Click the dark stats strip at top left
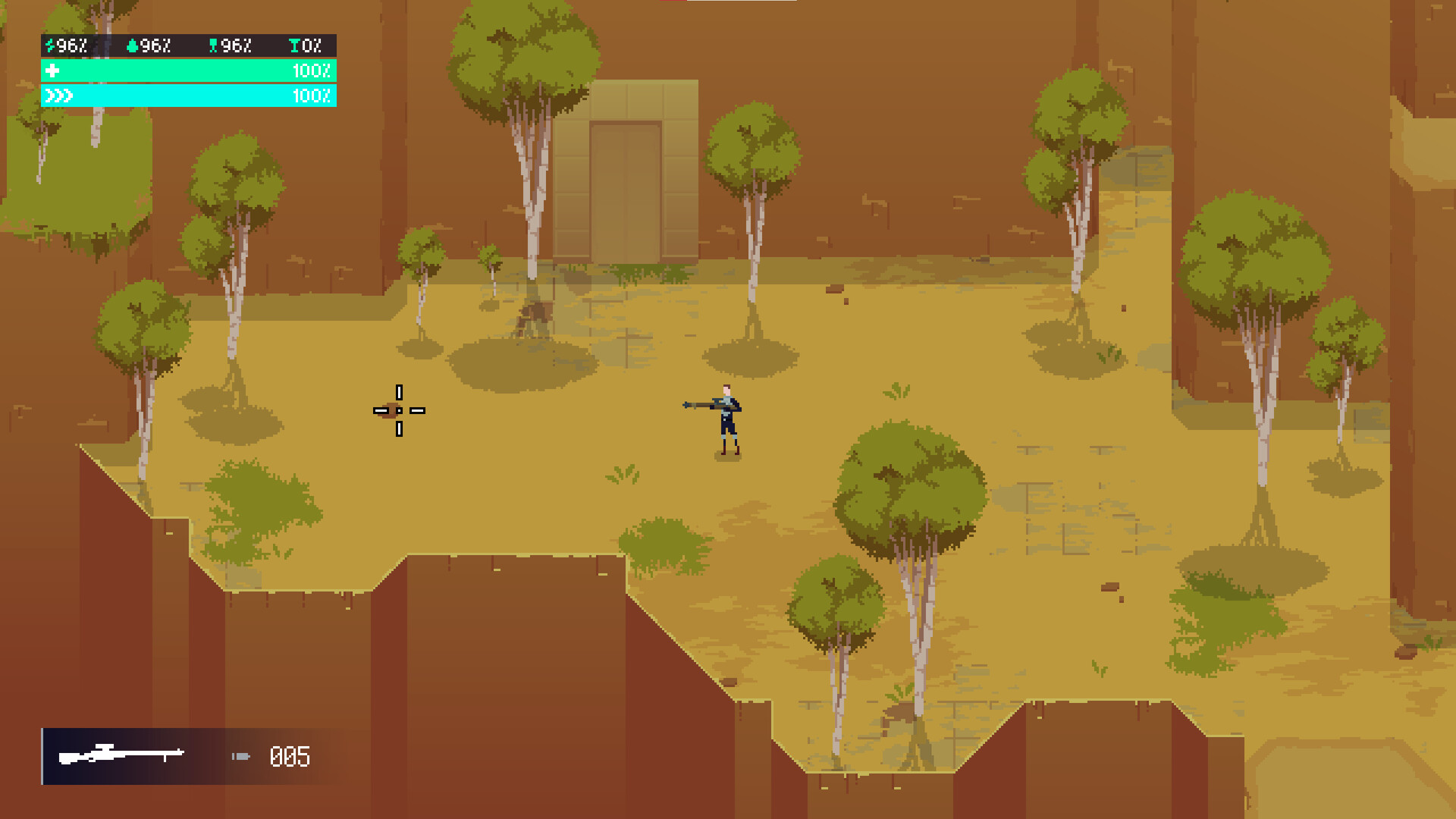The width and height of the screenshot is (1456, 819). coord(187,45)
